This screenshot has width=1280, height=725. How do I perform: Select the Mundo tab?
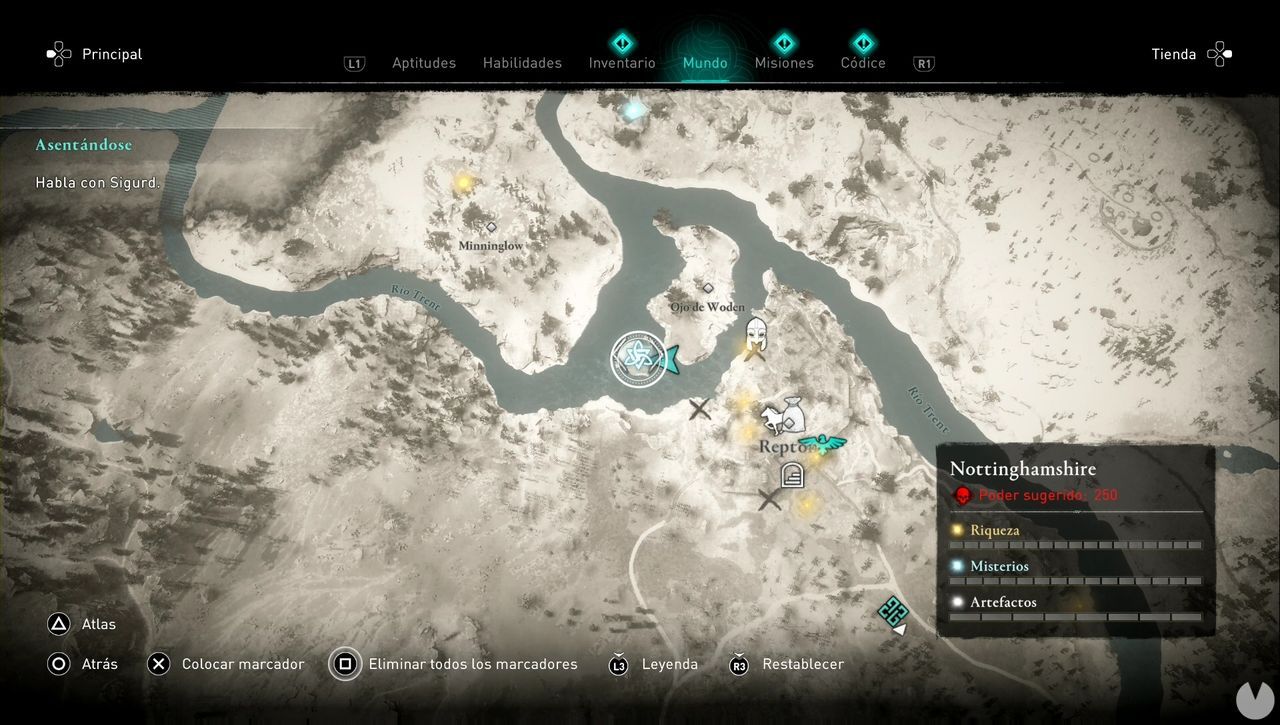coord(705,63)
